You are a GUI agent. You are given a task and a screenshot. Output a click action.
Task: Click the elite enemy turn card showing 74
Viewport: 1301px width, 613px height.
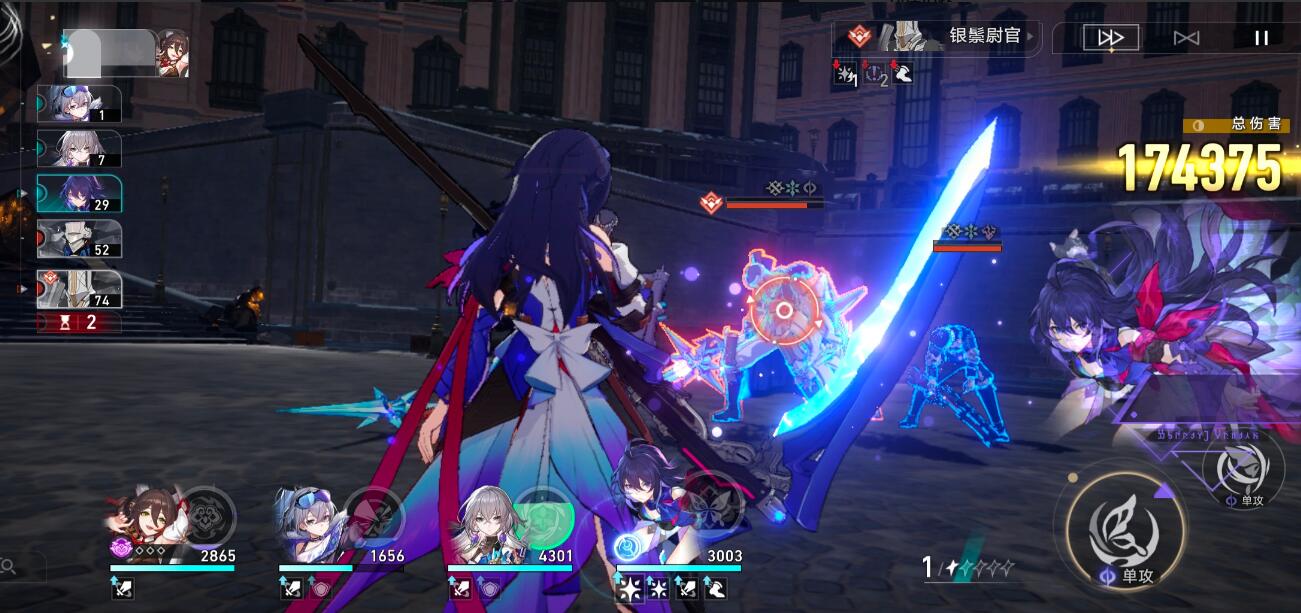click(79, 289)
